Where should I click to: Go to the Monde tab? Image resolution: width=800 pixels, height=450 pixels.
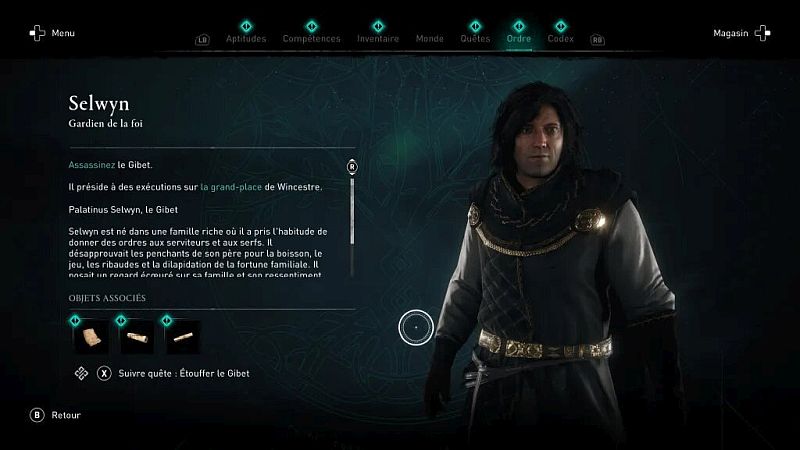(429, 38)
